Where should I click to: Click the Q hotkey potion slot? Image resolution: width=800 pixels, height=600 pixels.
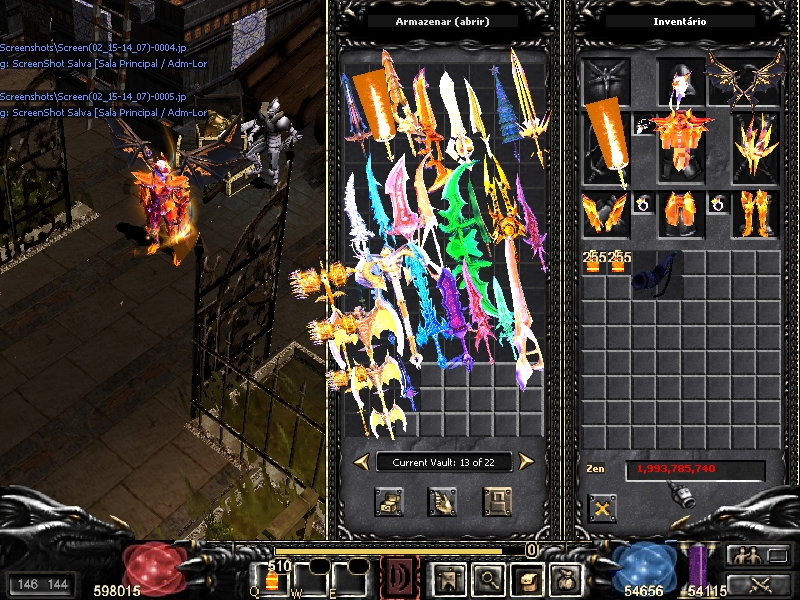pyautogui.click(x=272, y=579)
